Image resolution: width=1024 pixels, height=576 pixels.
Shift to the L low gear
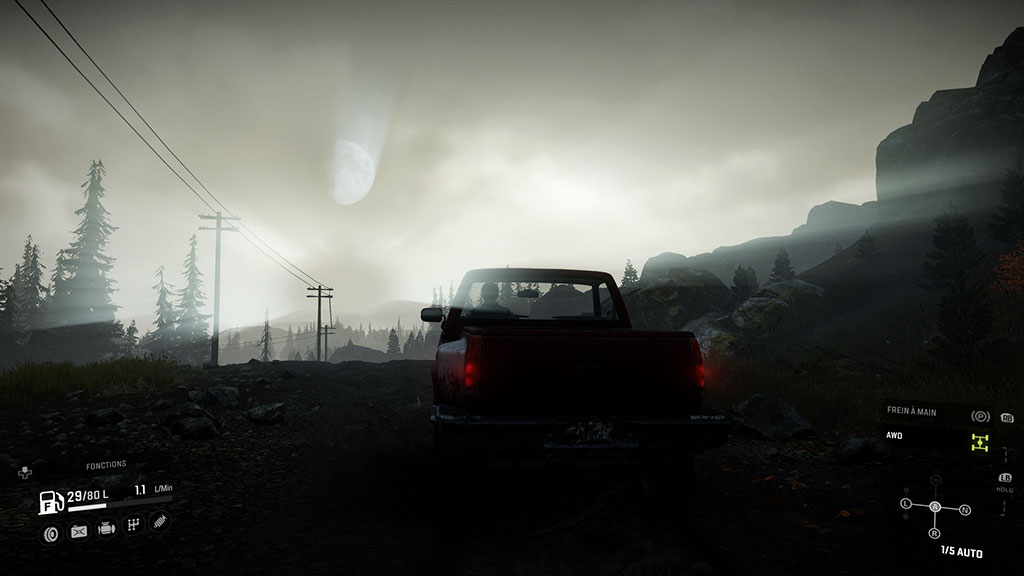[x=906, y=502]
